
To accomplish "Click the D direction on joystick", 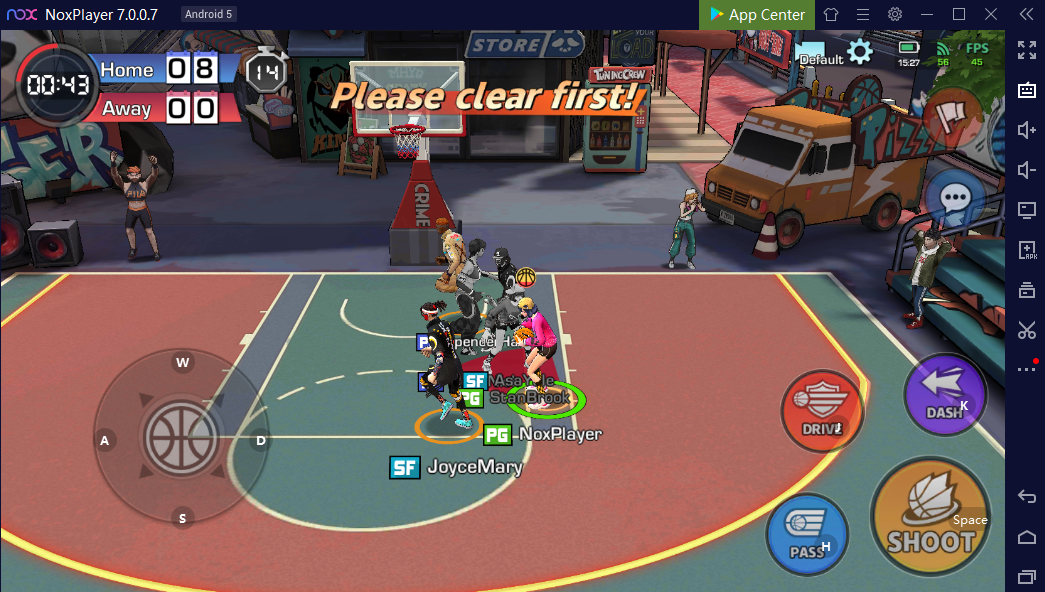I will point(260,440).
